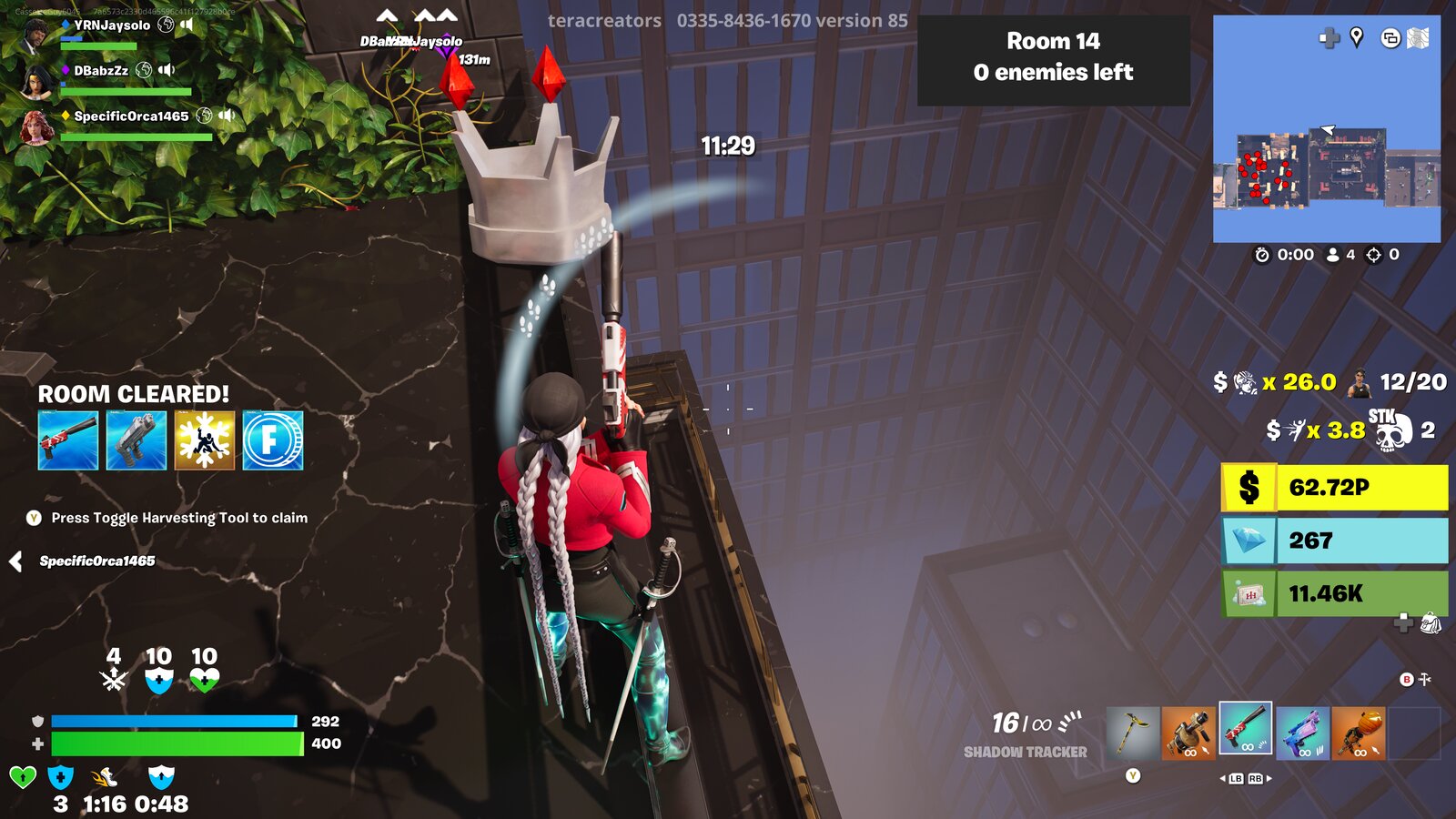The height and width of the screenshot is (819, 1456).
Task: Click the right arrow beside the RB label
Action: point(1269,779)
